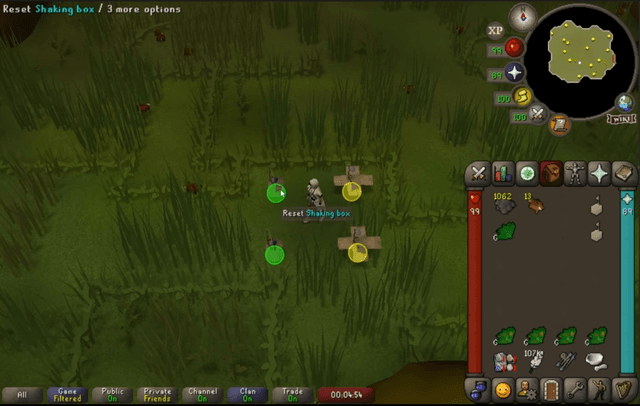Open the Wiki lookup button

pos(622,118)
